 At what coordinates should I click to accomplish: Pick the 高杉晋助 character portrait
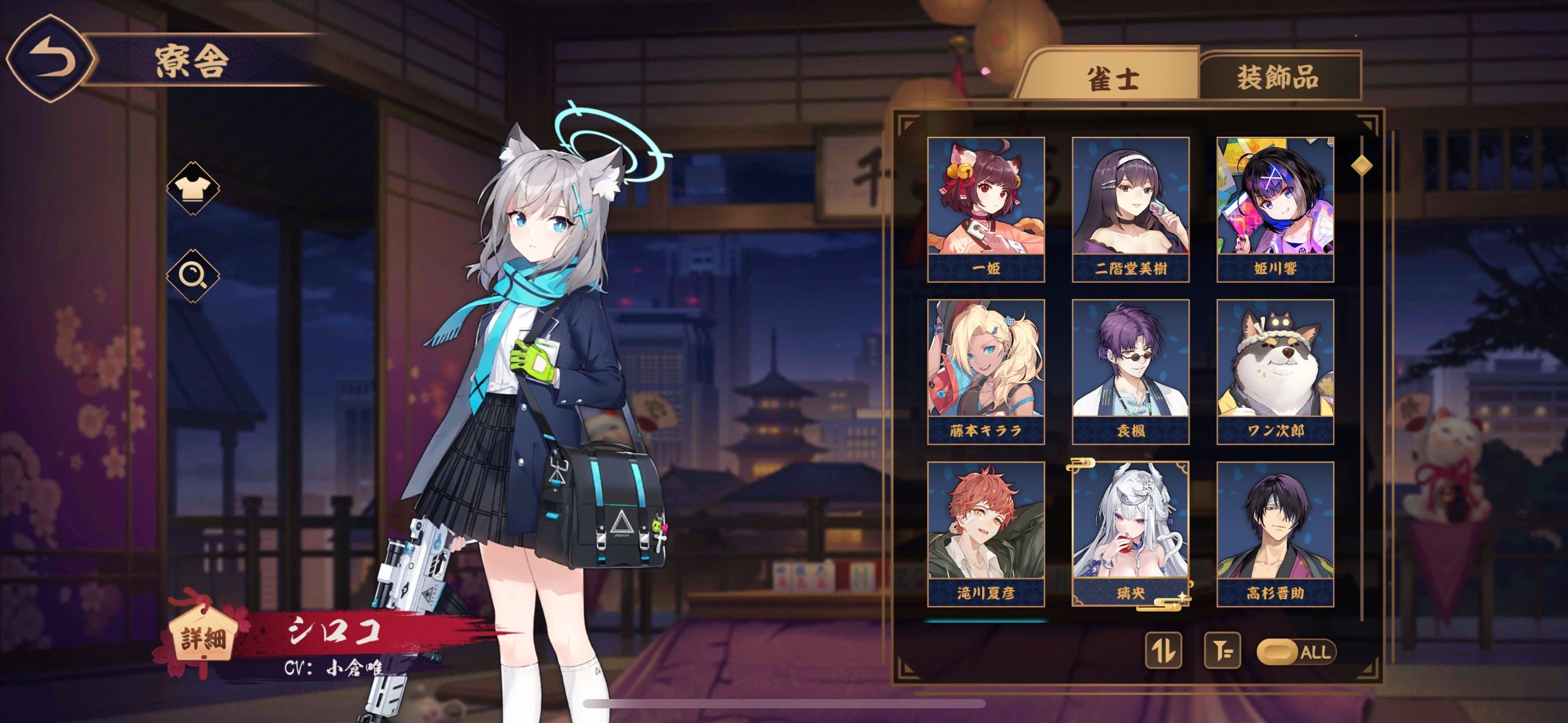tap(1275, 534)
